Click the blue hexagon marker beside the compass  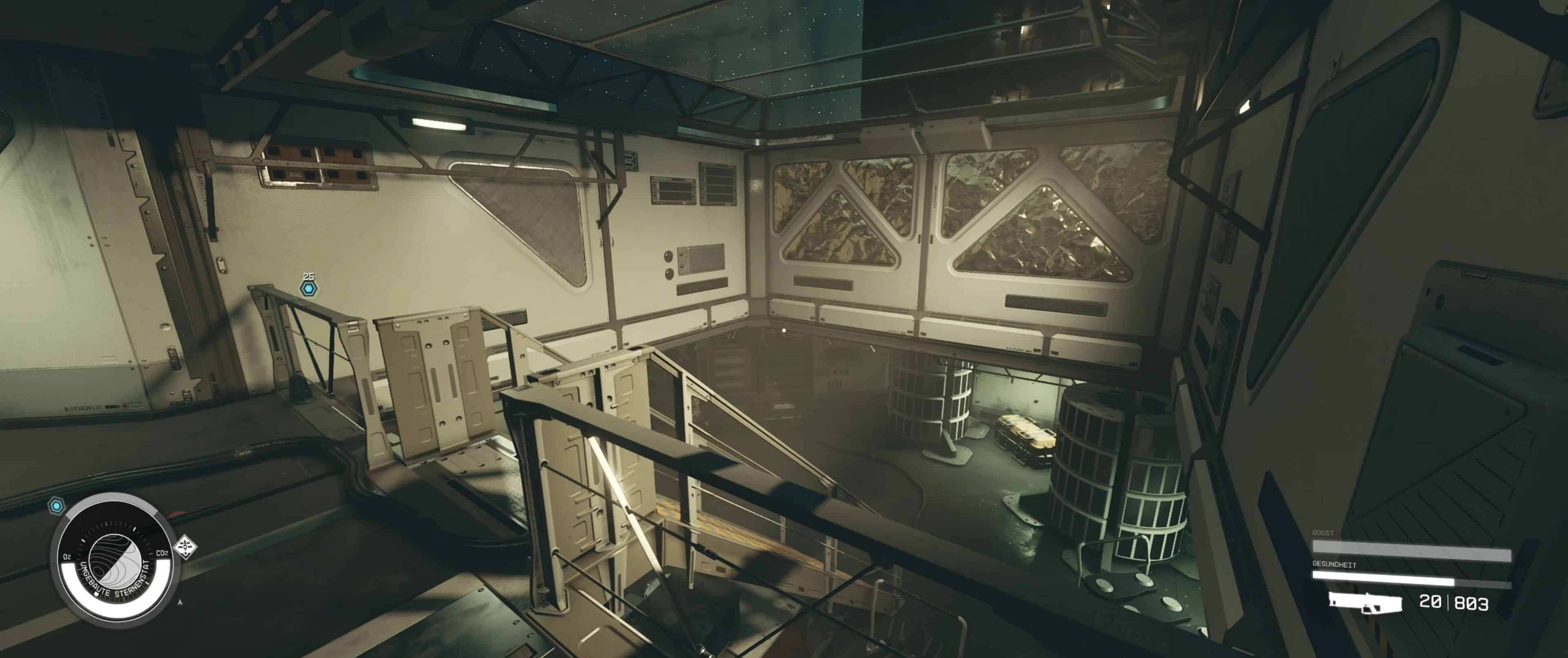pyautogui.click(x=57, y=505)
